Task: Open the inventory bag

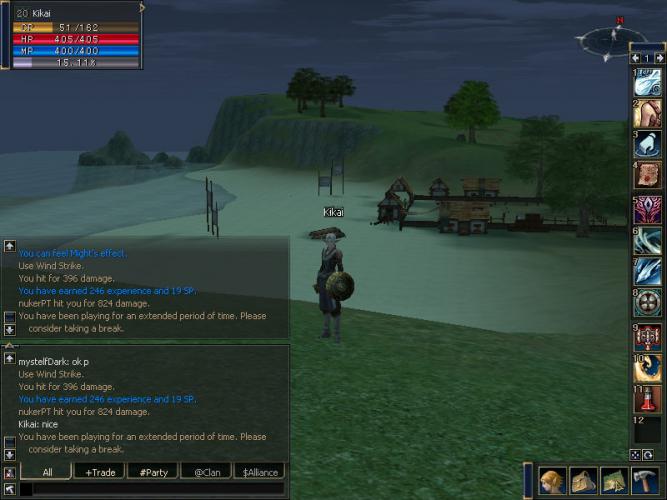Action: click(x=583, y=482)
